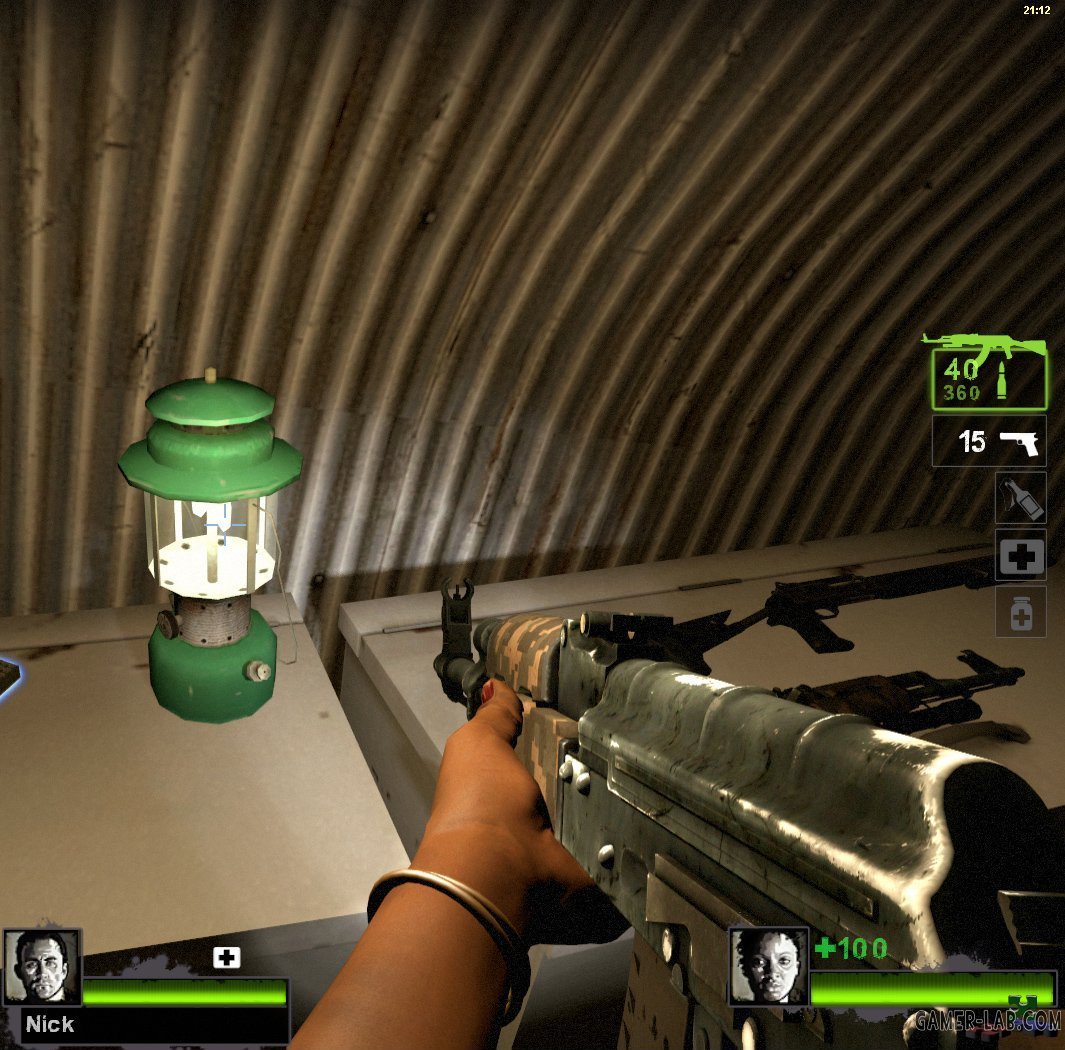
Task: Equip the molotov throwable slot
Action: pos(1020,497)
